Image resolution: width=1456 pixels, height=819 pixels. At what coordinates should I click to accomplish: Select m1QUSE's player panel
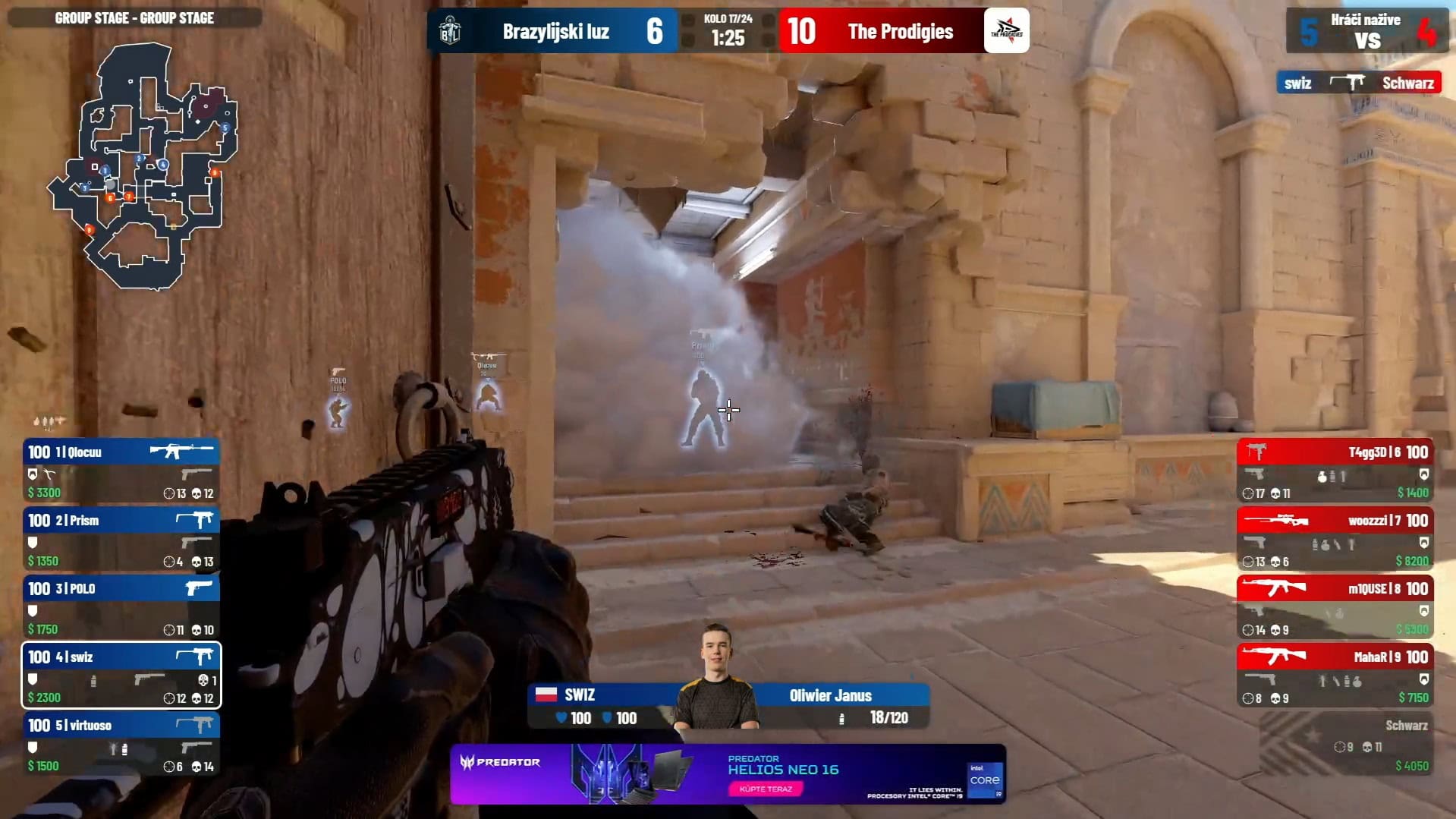click(x=1335, y=608)
